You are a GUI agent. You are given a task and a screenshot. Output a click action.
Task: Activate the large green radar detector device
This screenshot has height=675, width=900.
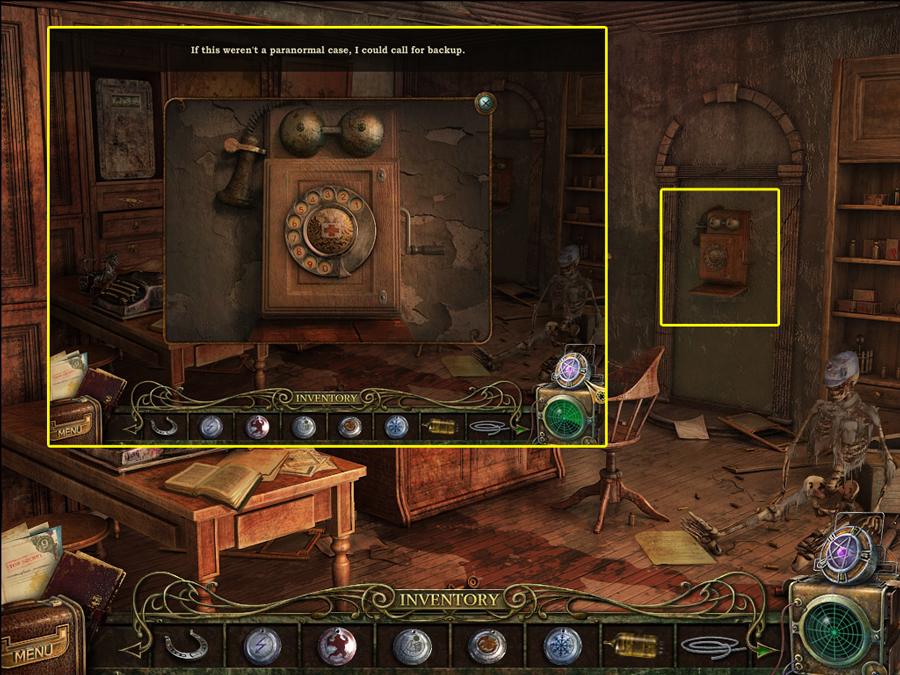pos(838,624)
